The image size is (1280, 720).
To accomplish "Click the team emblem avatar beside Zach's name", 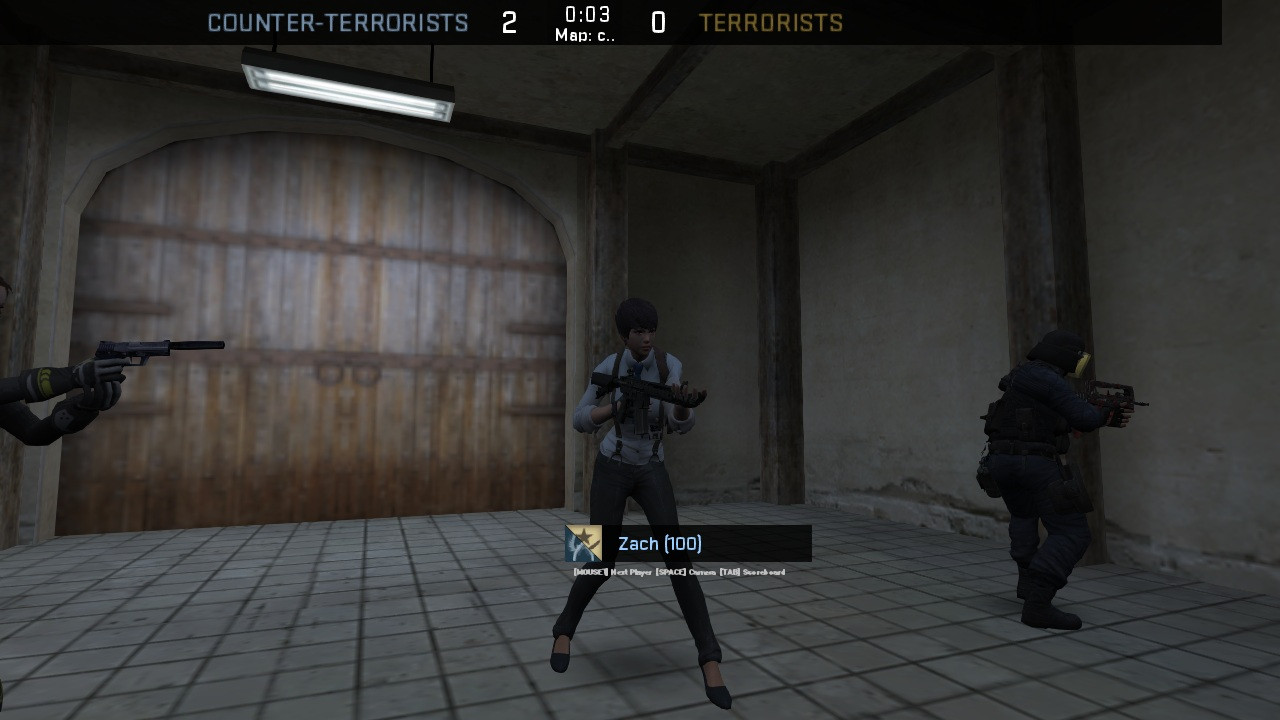I will [584, 544].
